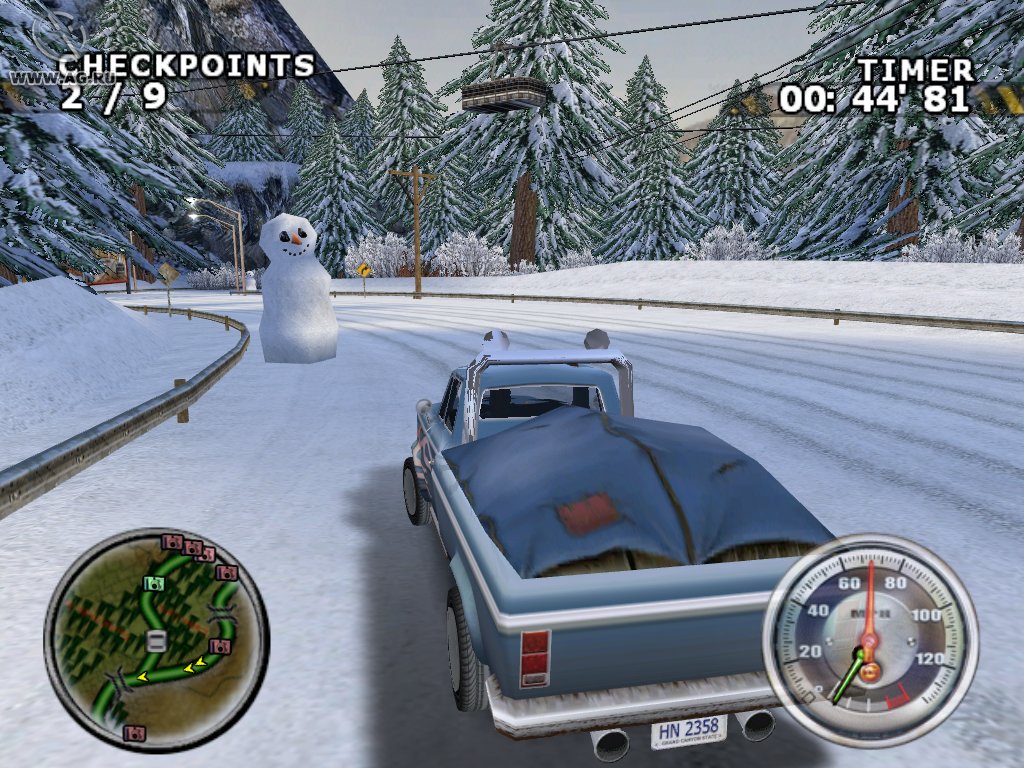The height and width of the screenshot is (768, 1024).
Task: Click the player vehicle marker on the minimap
Action: [x=155, y=641]
